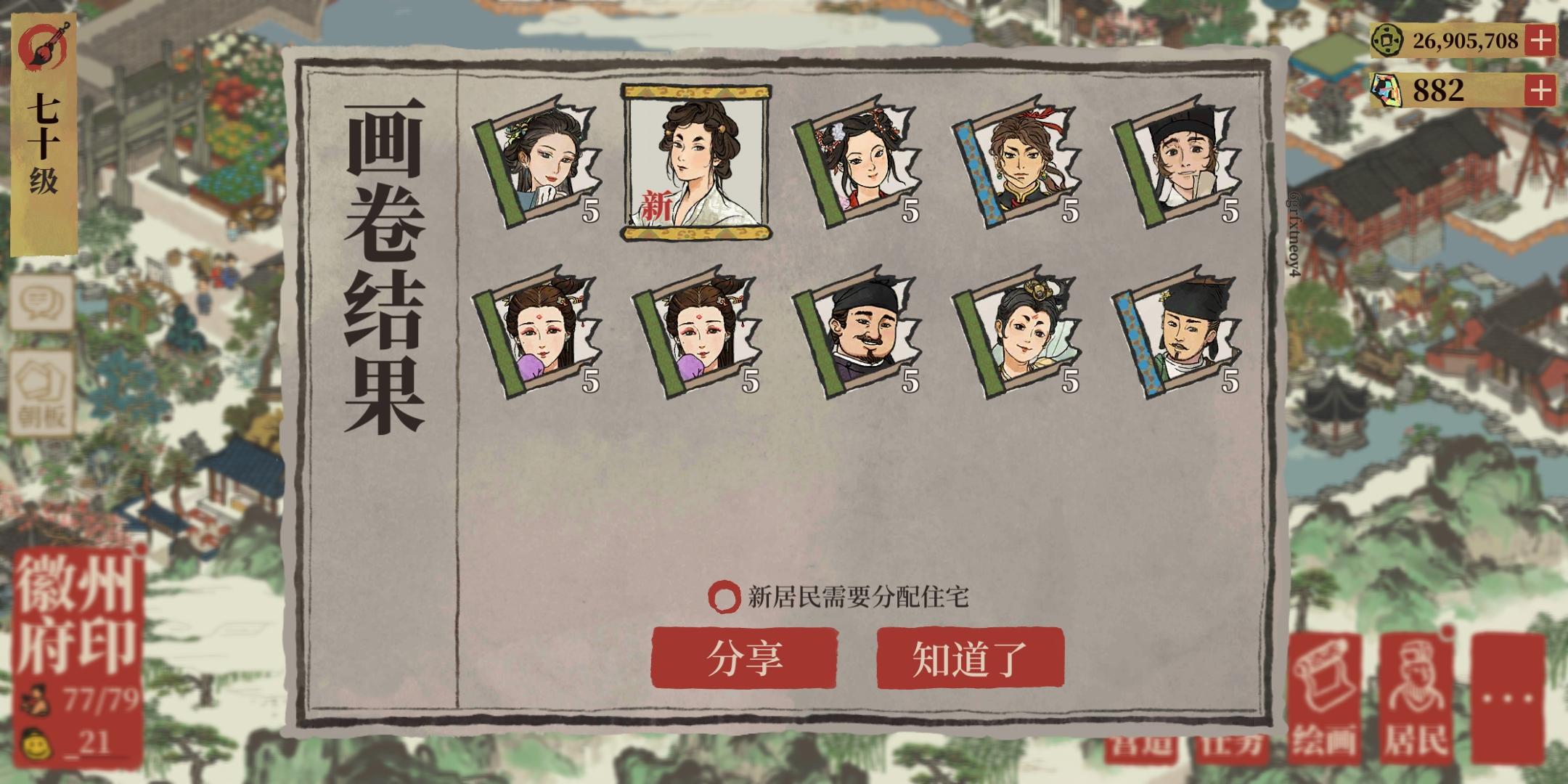1568x784 pixels.
Task: Add copper coins via the plus button
Action: (1540, 41)
